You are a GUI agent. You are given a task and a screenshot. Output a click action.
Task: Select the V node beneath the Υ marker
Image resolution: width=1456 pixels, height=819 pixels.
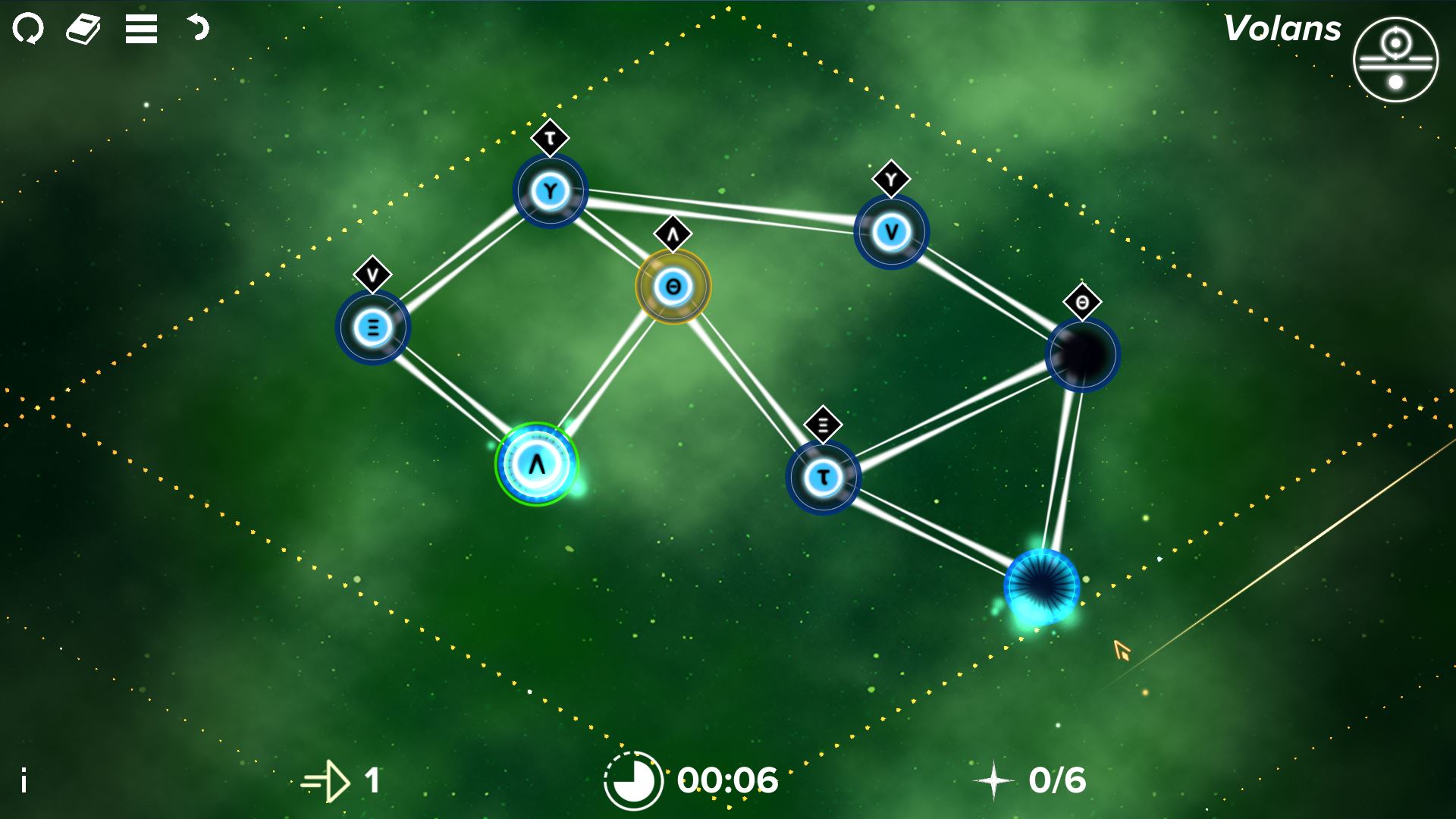(x=890, y=231)
